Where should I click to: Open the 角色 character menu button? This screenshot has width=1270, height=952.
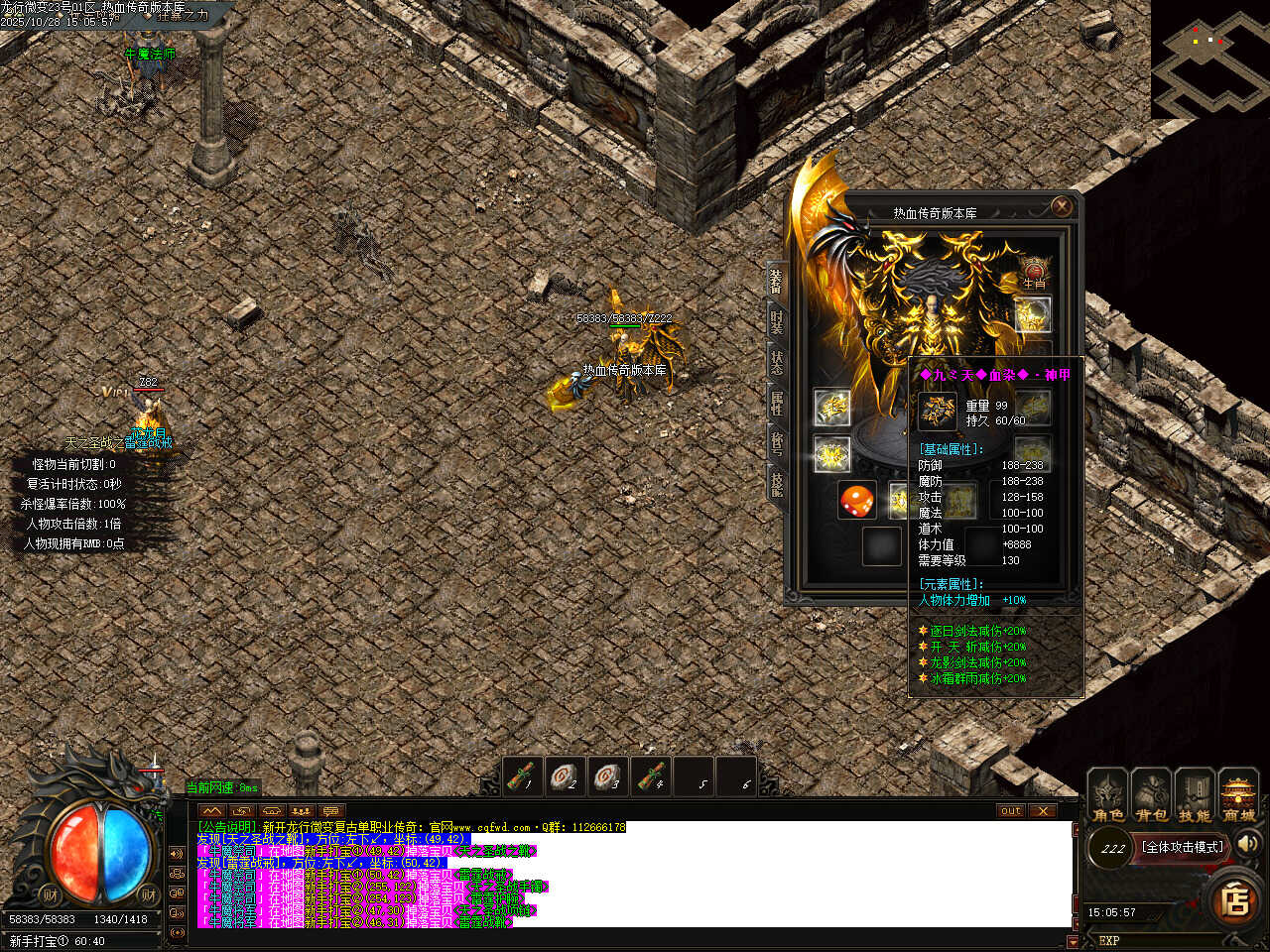tap(1107, 796)
